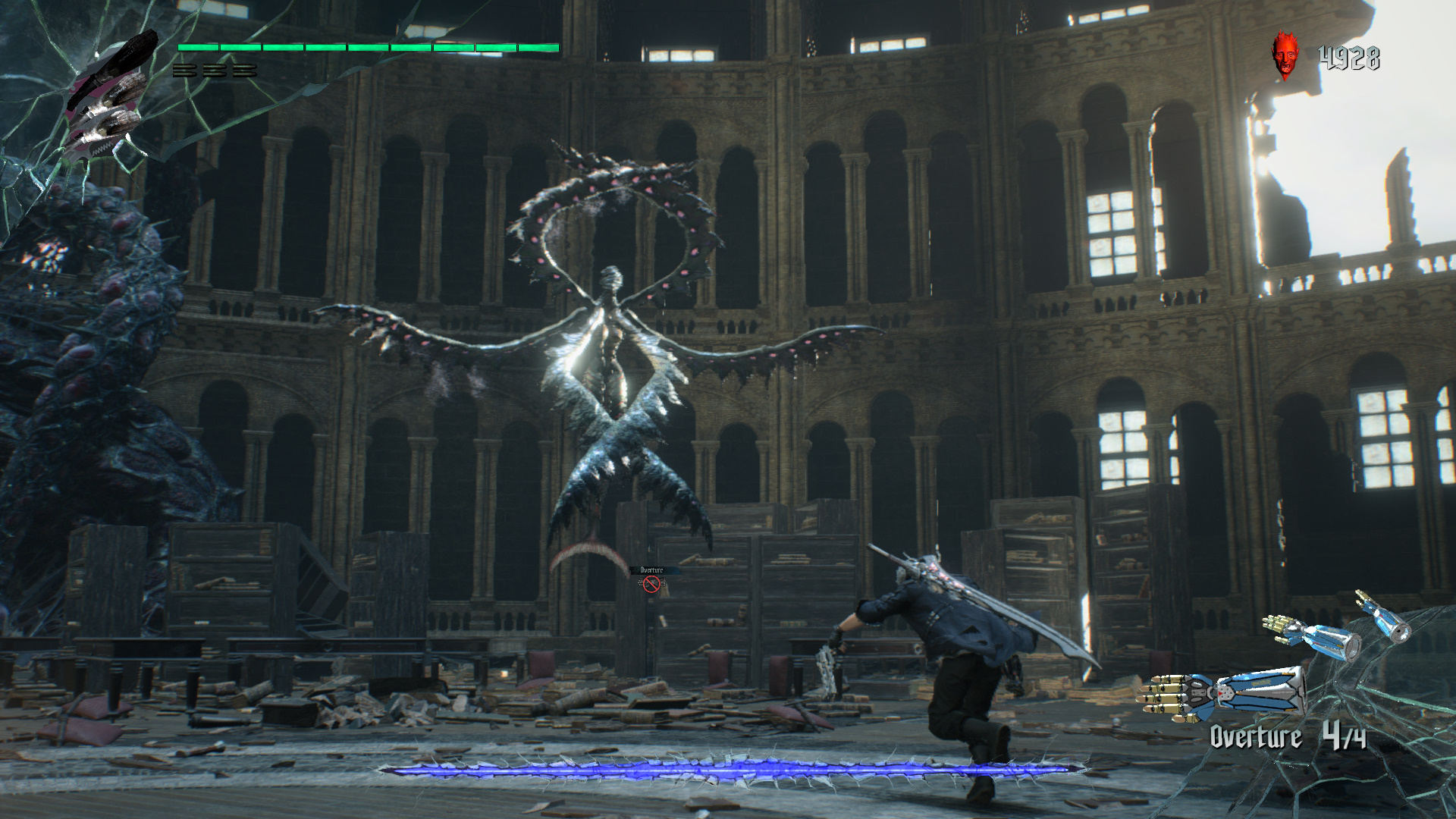Click the small Overture prohibited-sign marker
Image resolution: width=1456 pixels, height=819 pixels.
pos(651,583)
